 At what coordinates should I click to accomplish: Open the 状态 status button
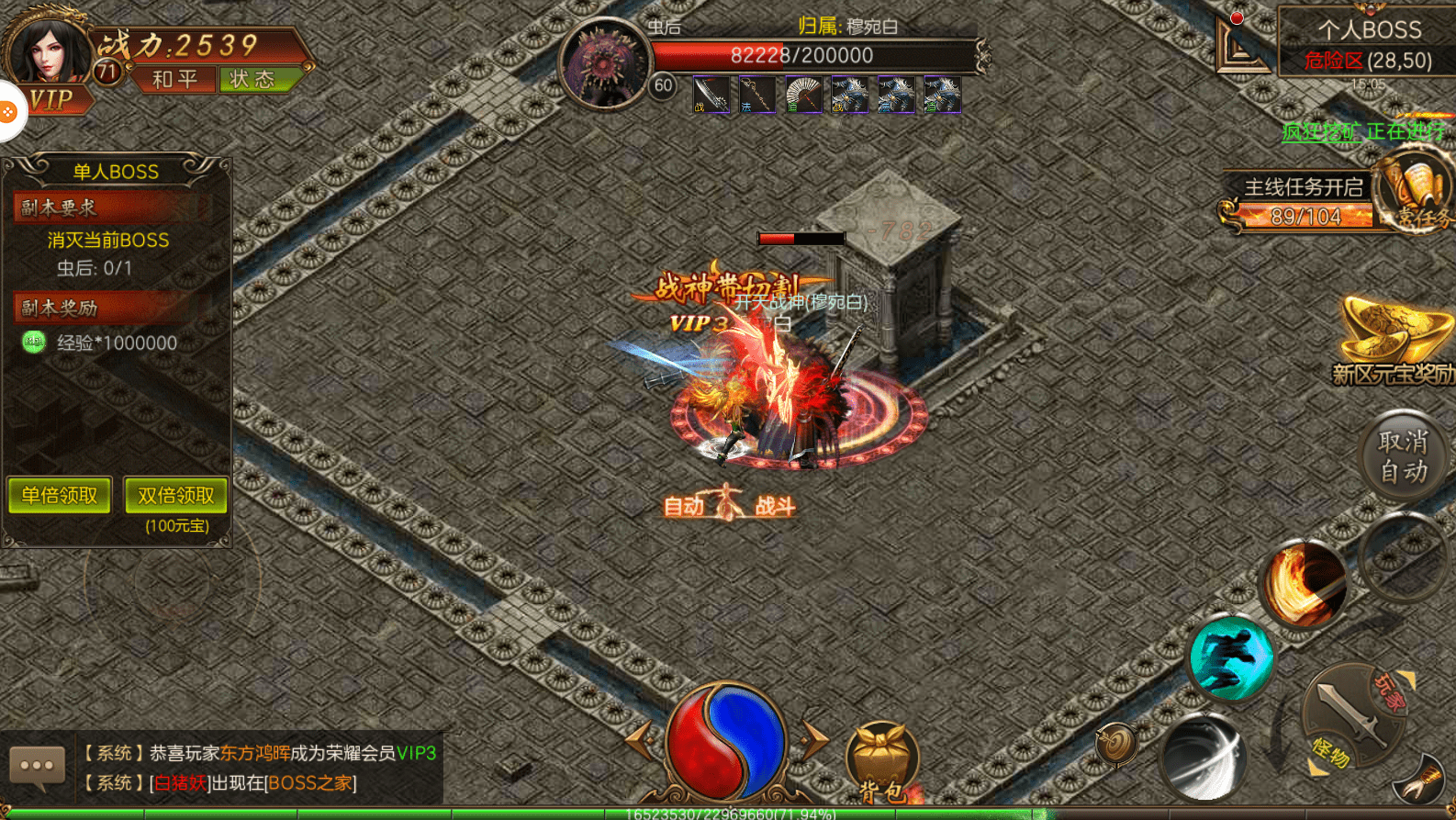pos(252,80)
